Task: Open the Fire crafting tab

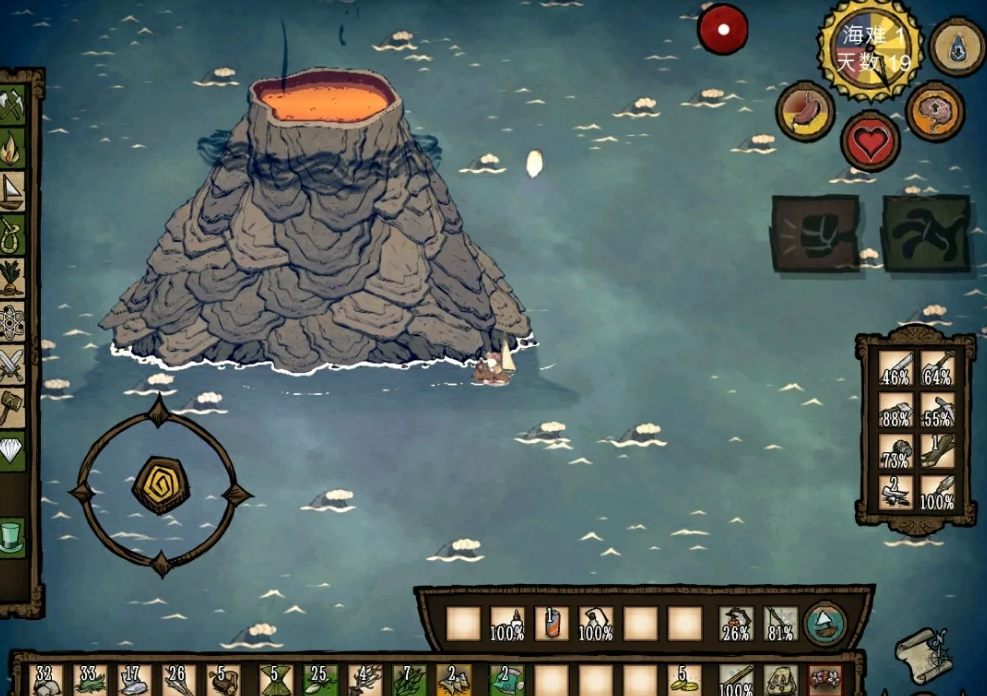Action: point(12,149)
